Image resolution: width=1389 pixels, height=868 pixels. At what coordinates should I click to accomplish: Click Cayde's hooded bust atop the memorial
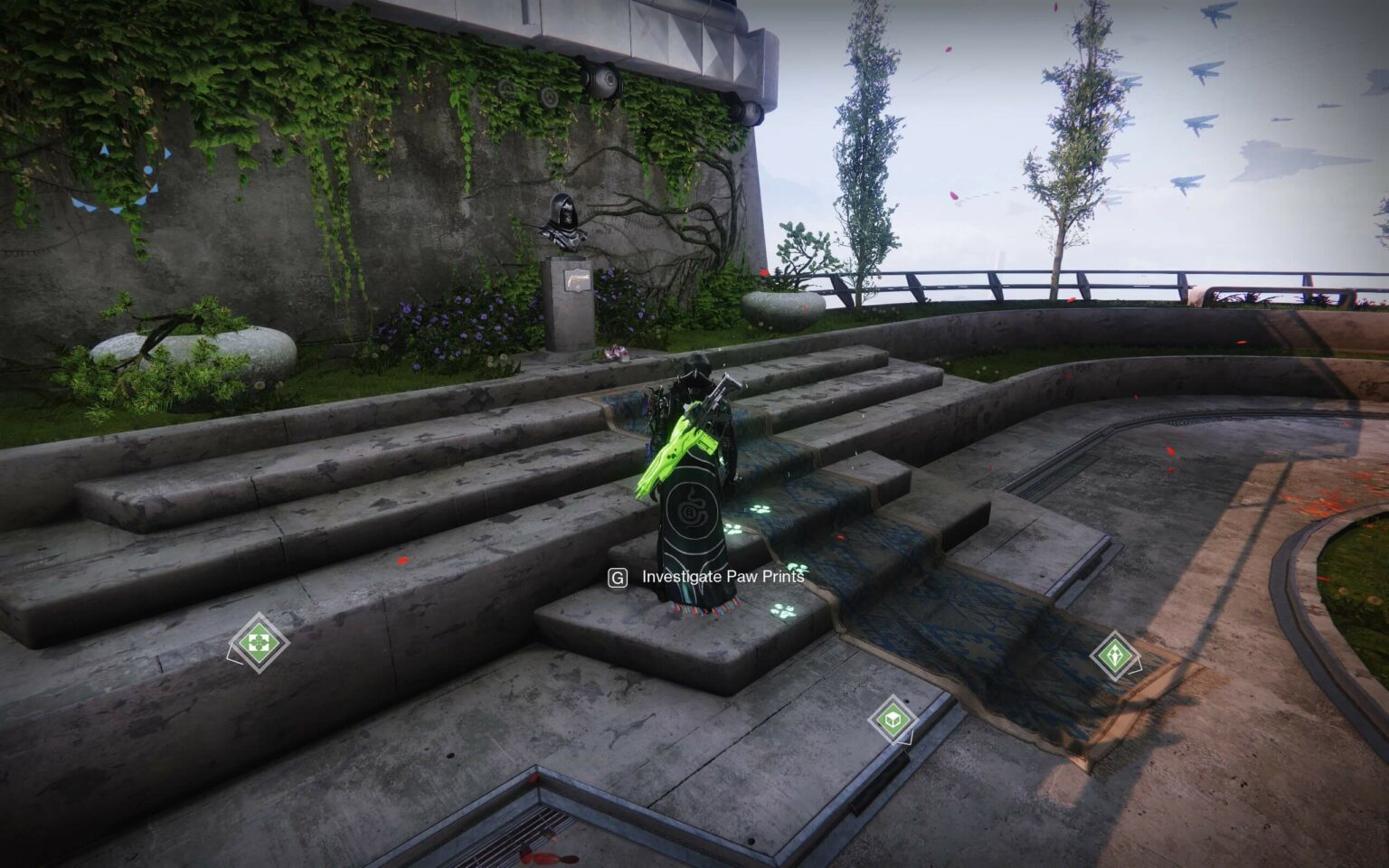tap(562, 222)
